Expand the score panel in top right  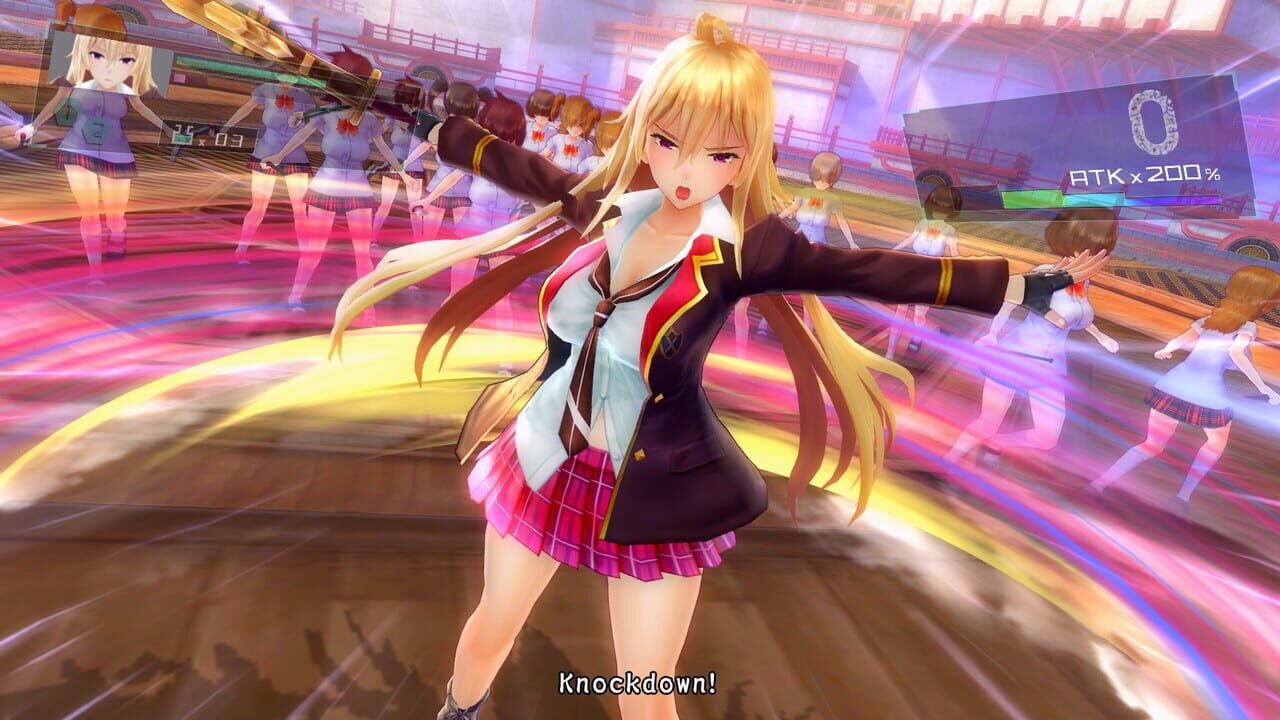(x=1152, y=122)
